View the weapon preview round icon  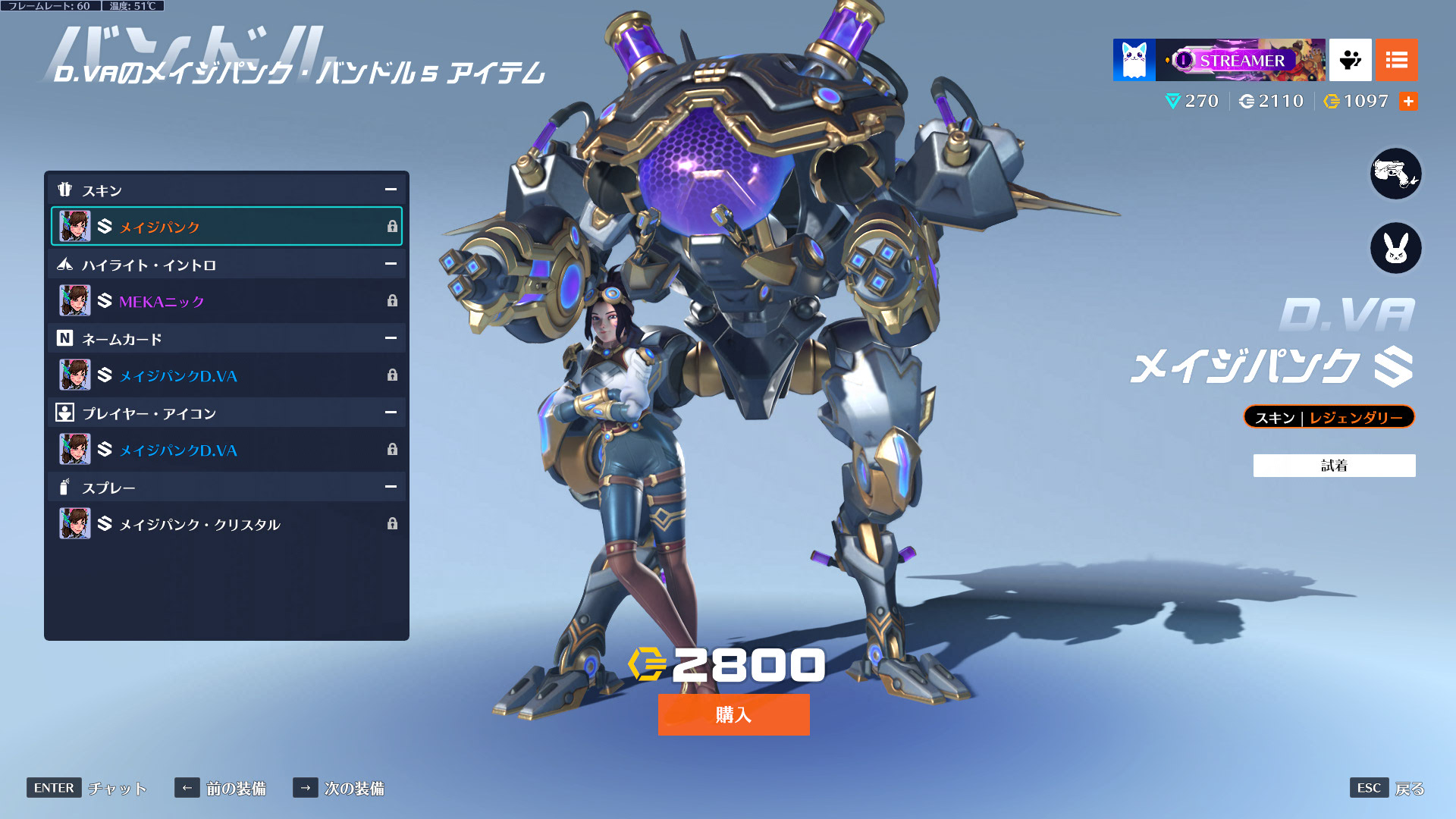click(1395, 174)
